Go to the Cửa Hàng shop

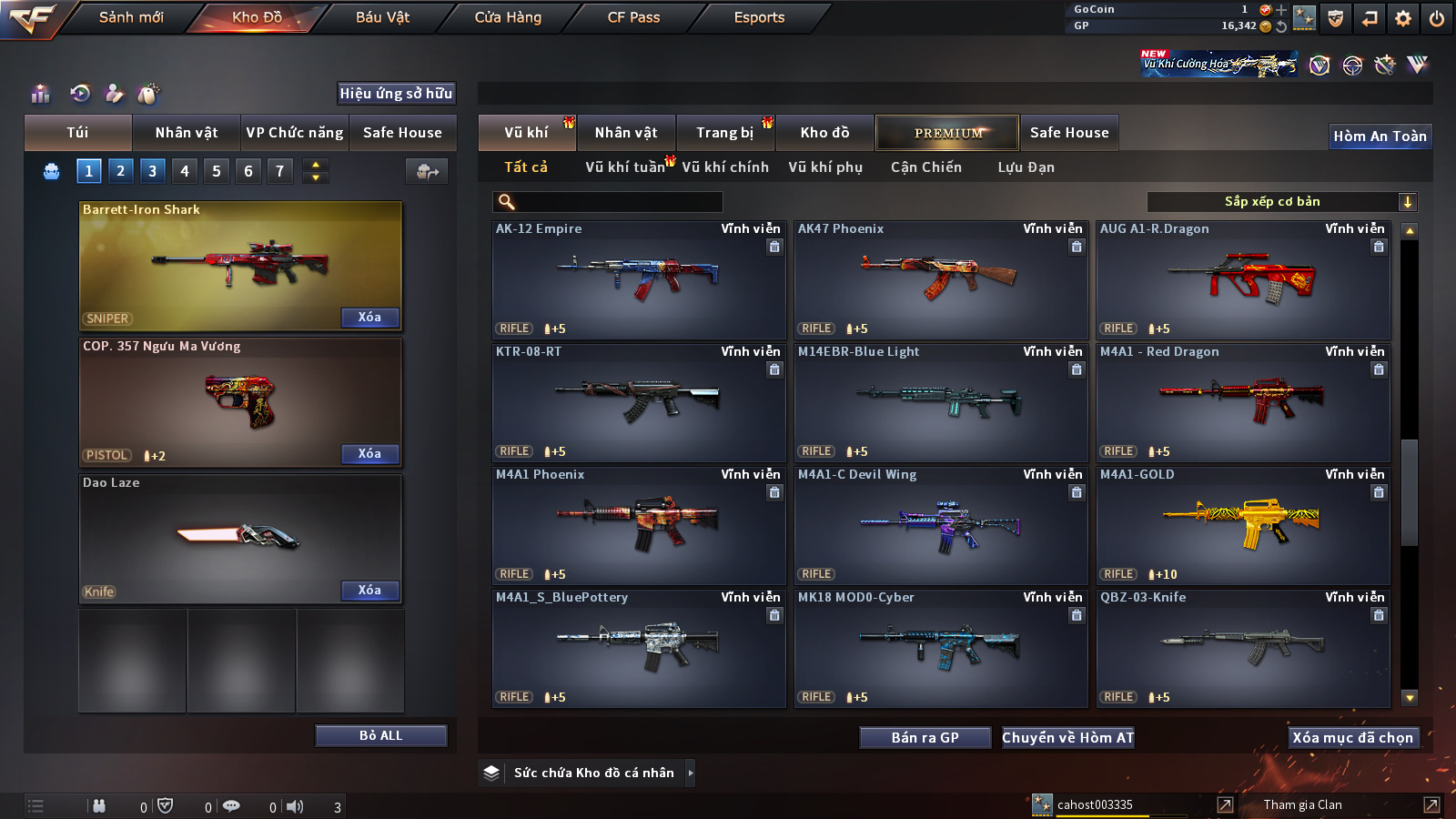click(508, 17)
